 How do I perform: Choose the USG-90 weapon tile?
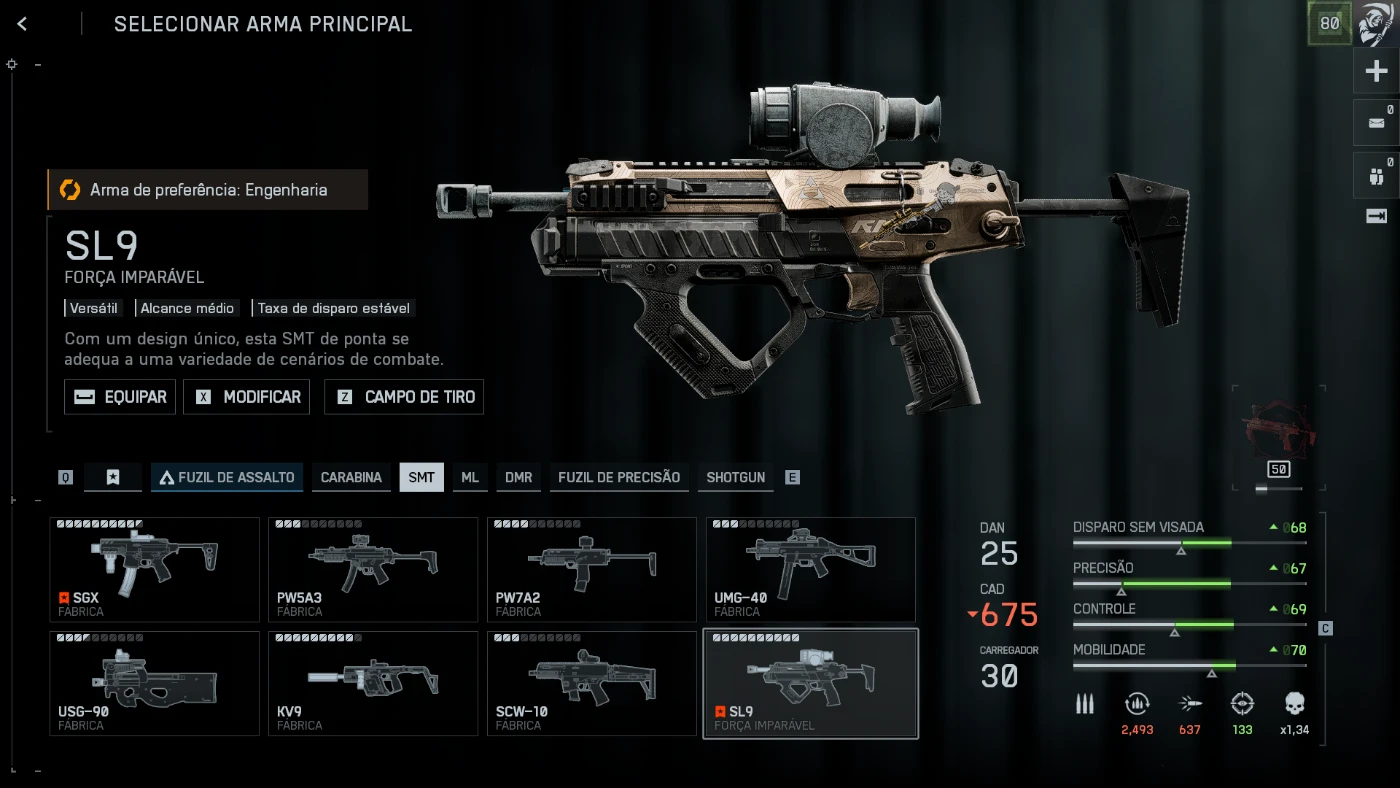point(154,683)
